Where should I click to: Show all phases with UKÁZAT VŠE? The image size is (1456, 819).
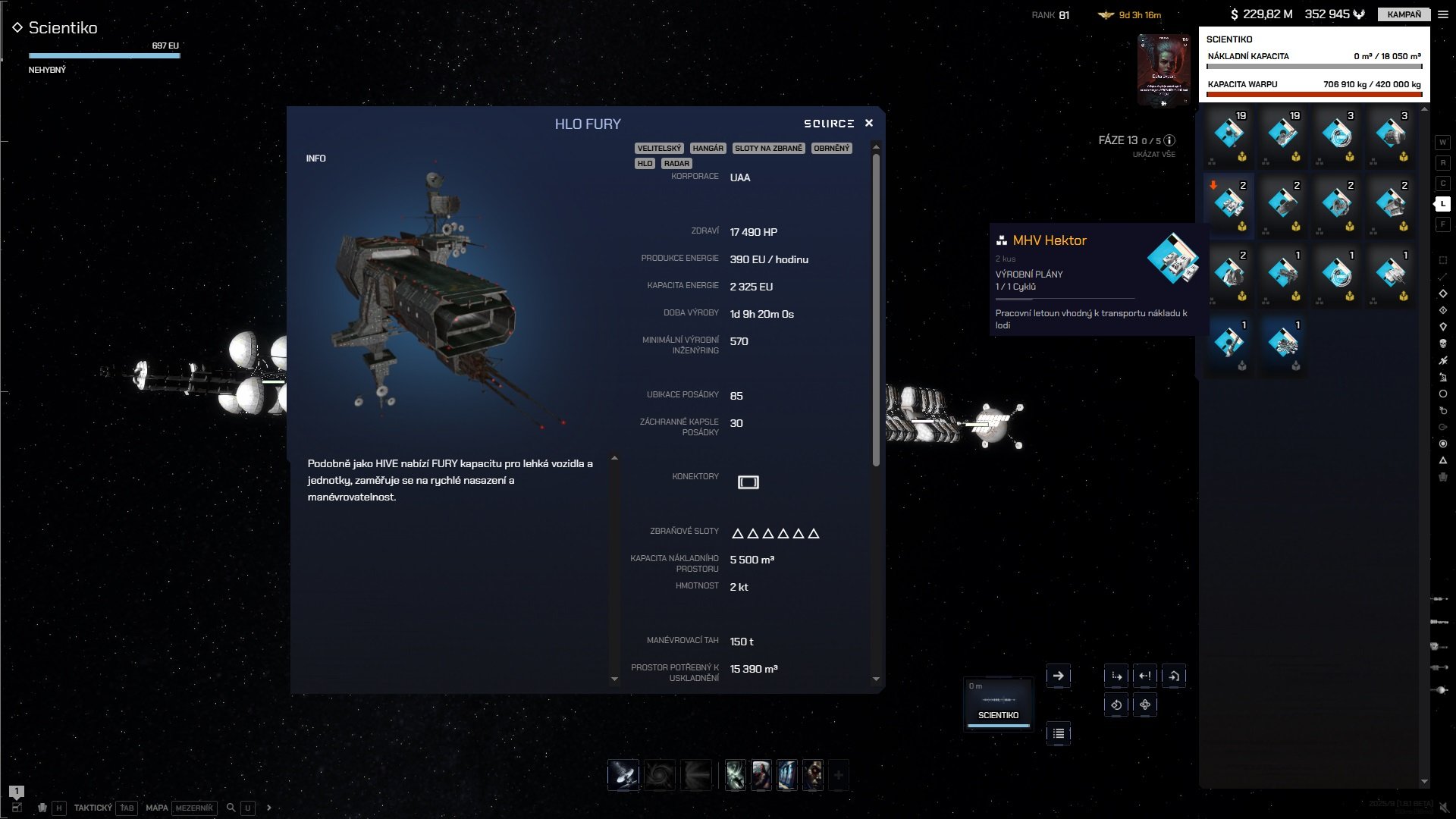(x=1153, y=155)
